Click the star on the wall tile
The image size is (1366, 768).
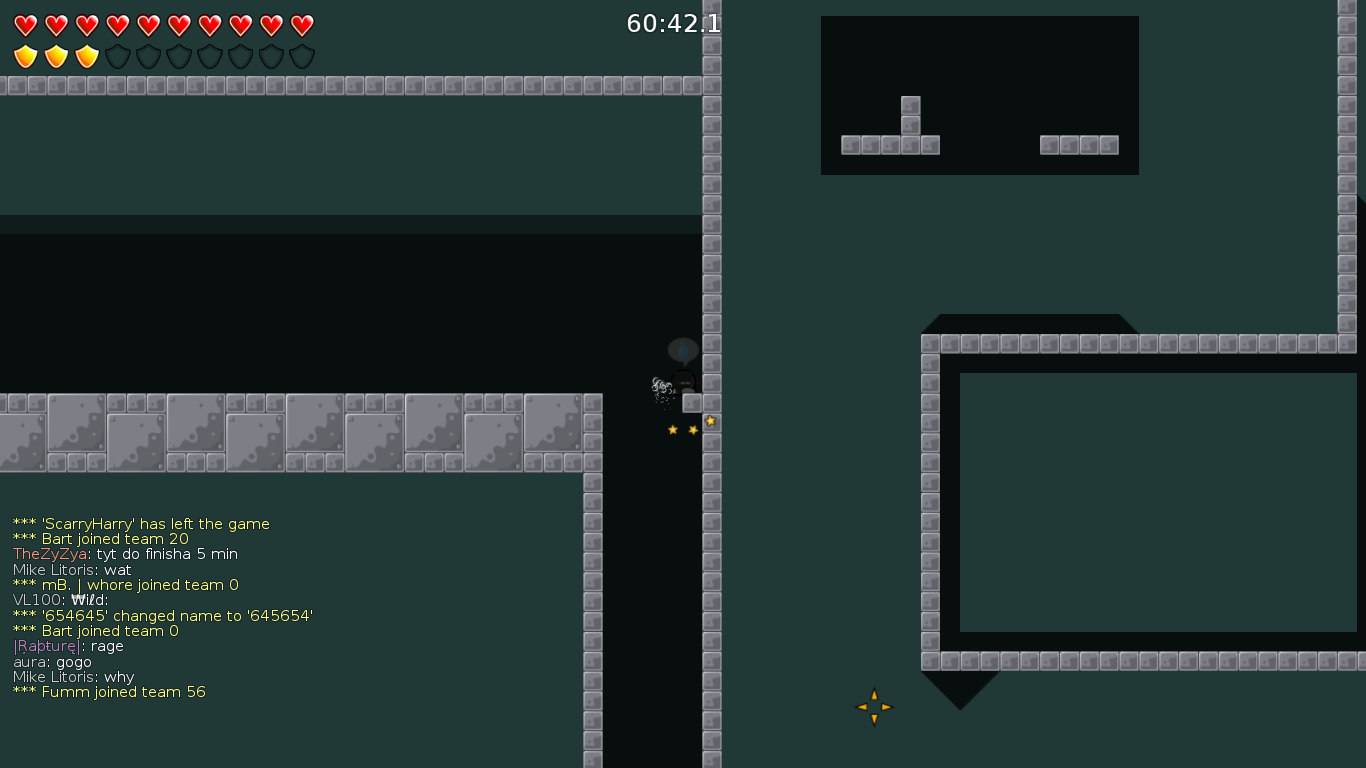coord(711,421)
